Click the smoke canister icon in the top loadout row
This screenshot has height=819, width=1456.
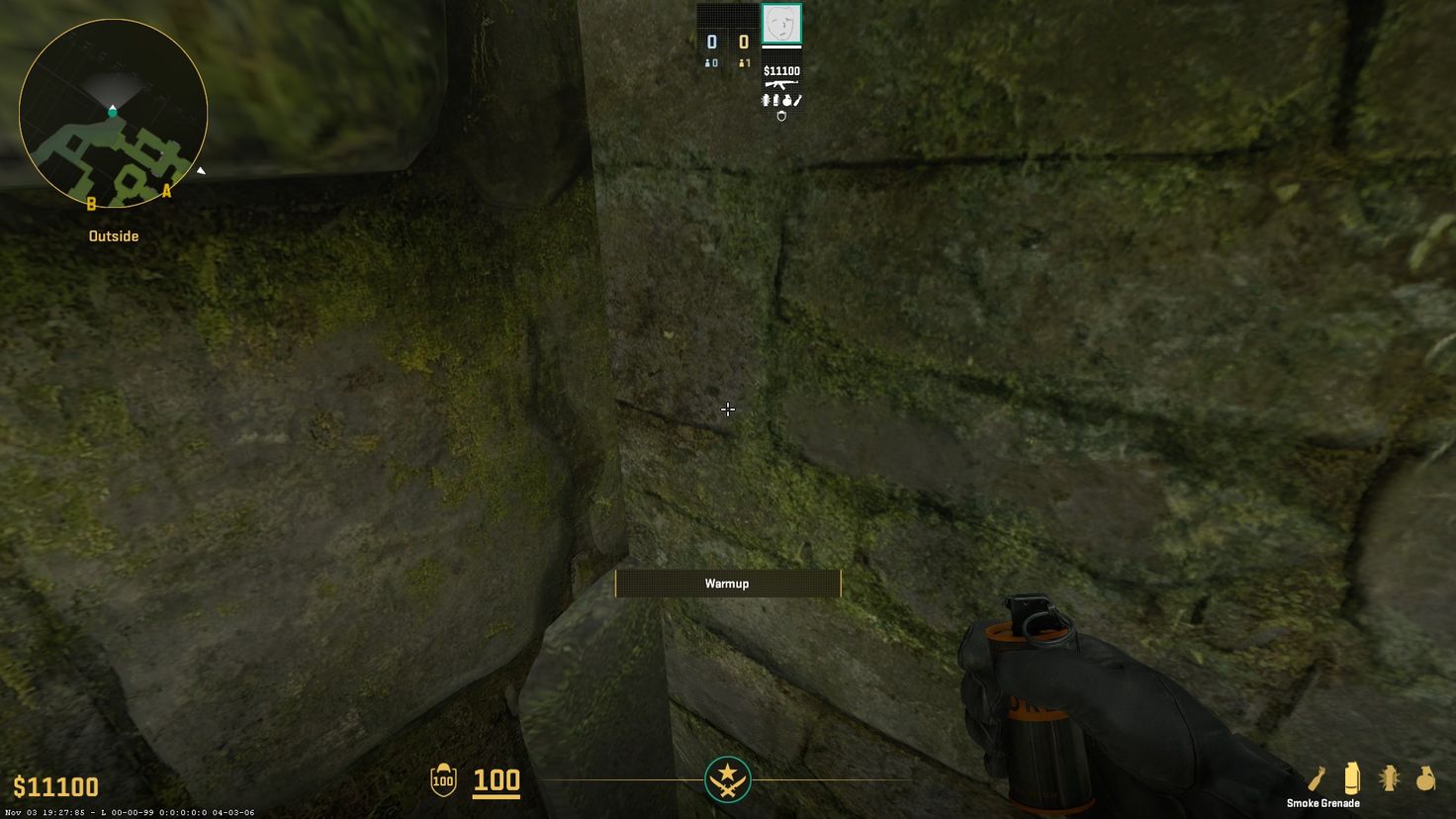(776, 101)
